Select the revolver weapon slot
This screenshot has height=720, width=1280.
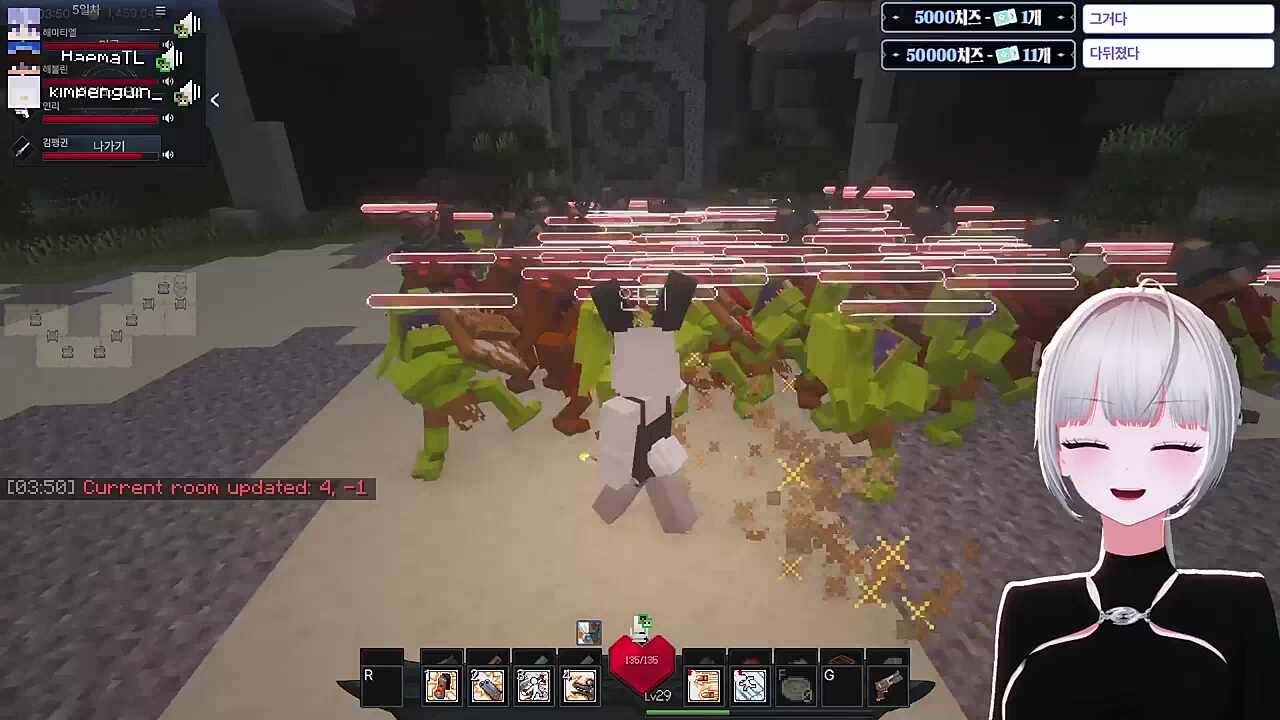[x=887, y=685]
